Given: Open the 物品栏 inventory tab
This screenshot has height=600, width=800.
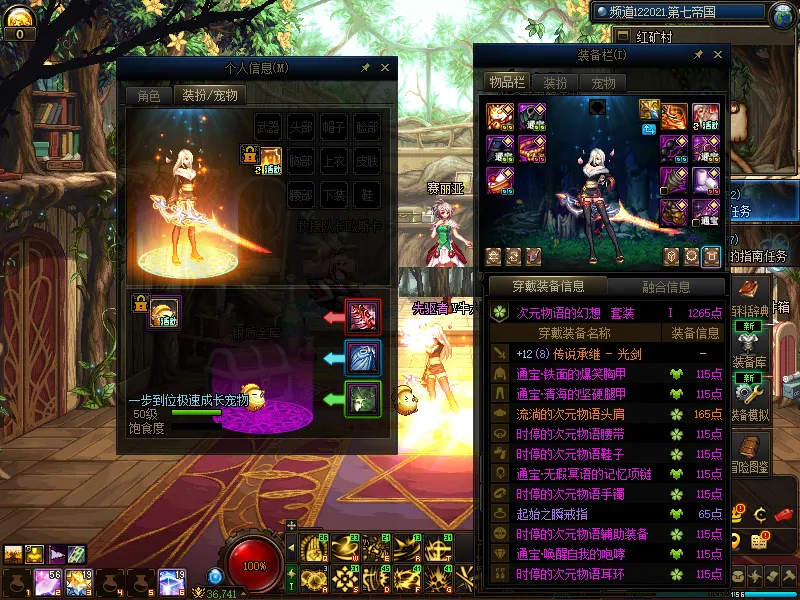Looking at the screenshot, I should (x=506, y=83).
